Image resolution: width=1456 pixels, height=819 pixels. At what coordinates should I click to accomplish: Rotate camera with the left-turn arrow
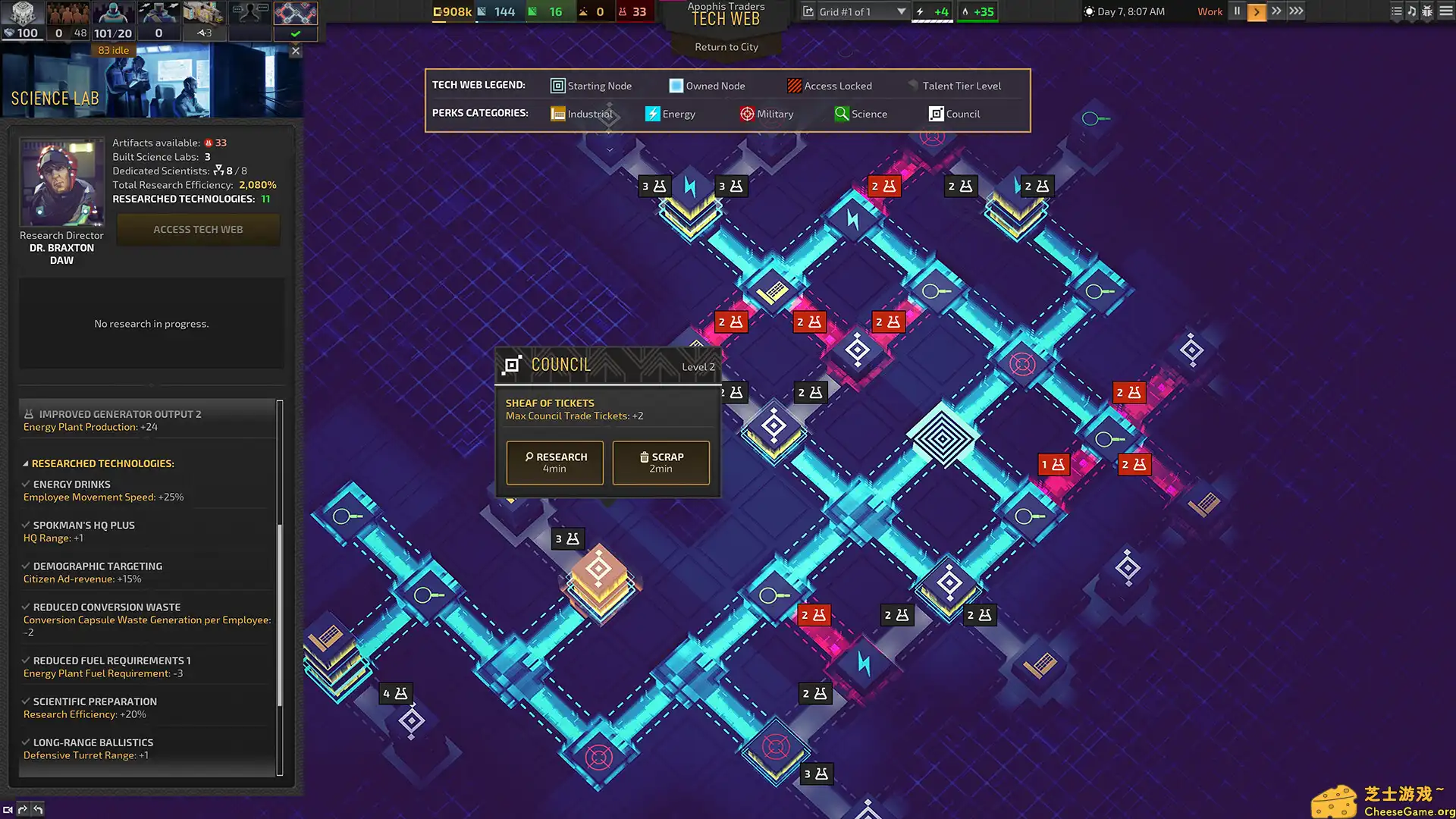(38, 809)
